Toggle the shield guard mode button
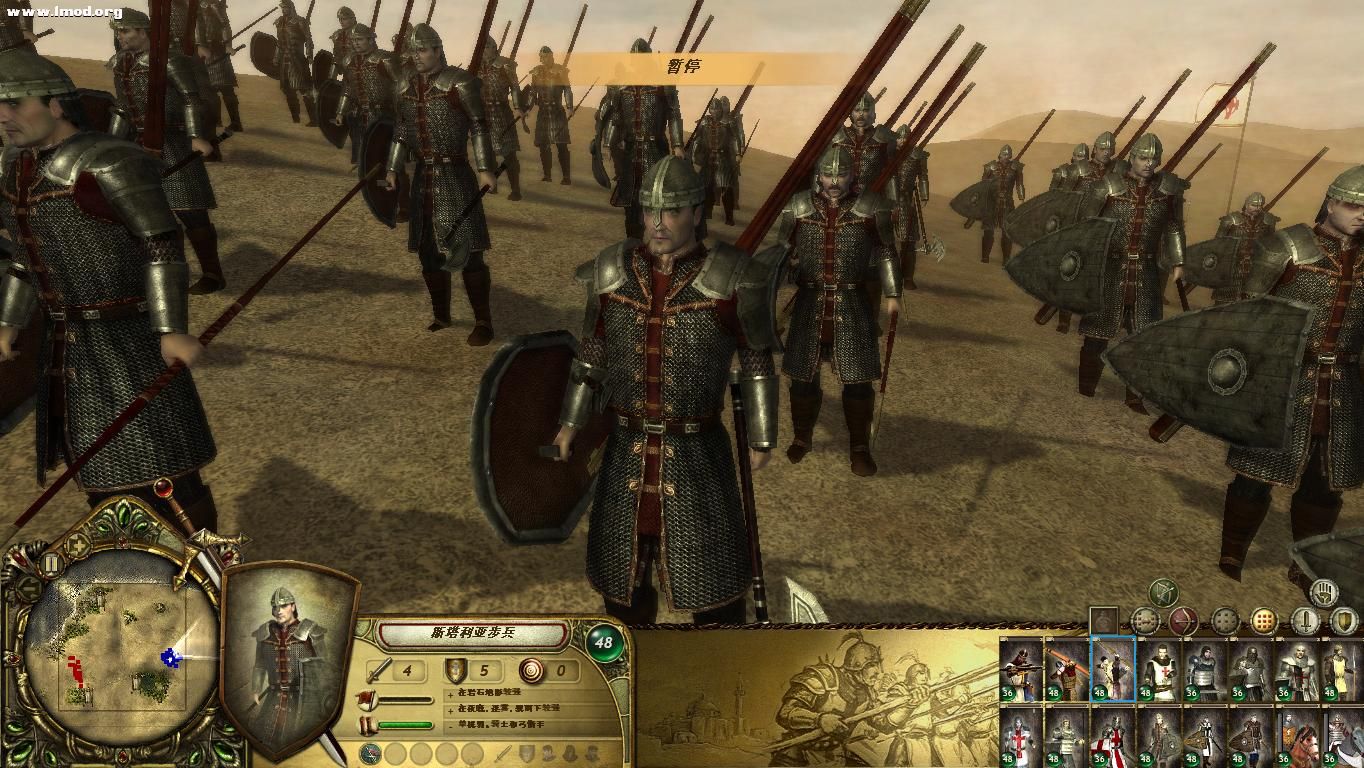This screenshot has height=768, width=1364. (x=1344, y=621)
